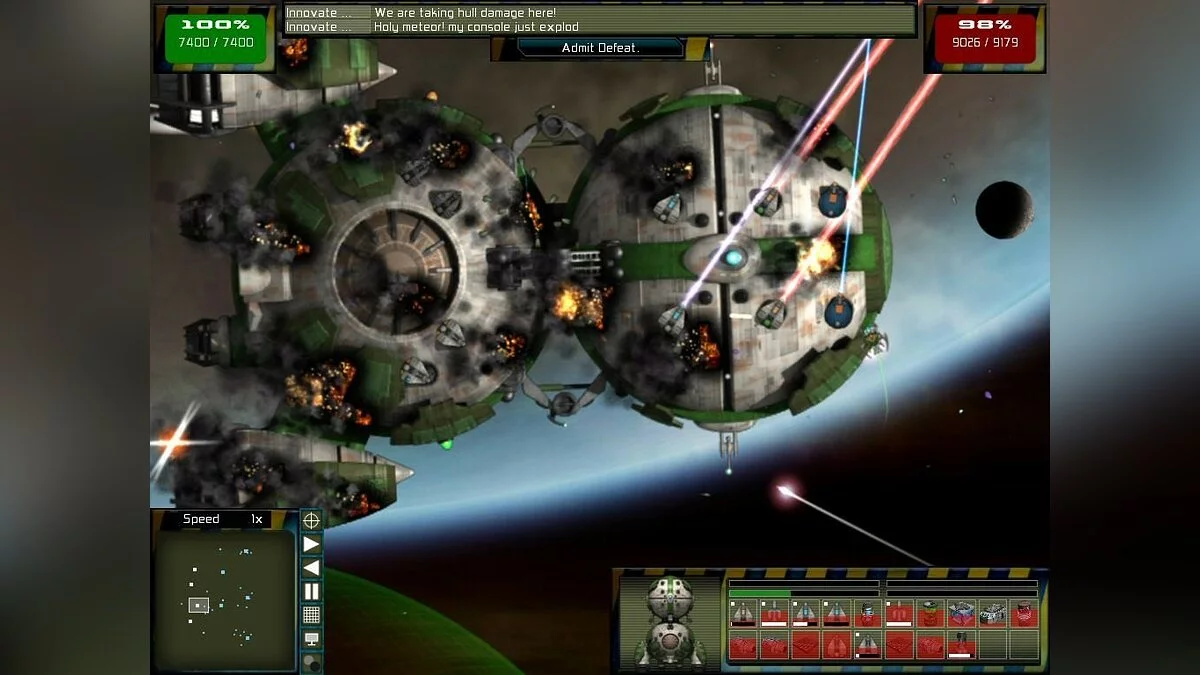Click the monitor screen icon button
Screen dimensions: 1200x675
pos(311,639)
